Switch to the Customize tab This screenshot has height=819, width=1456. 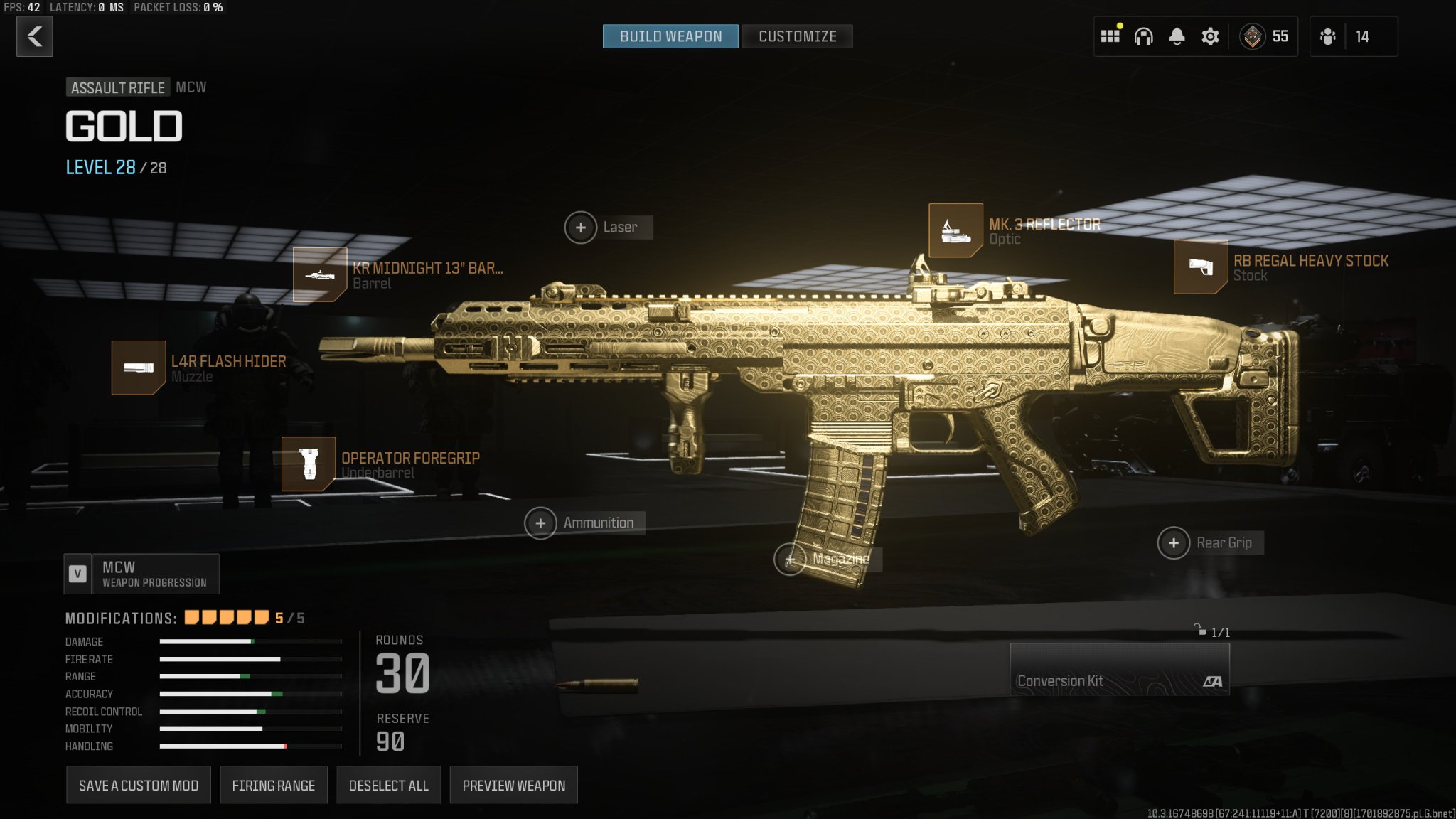coord(797,36)
